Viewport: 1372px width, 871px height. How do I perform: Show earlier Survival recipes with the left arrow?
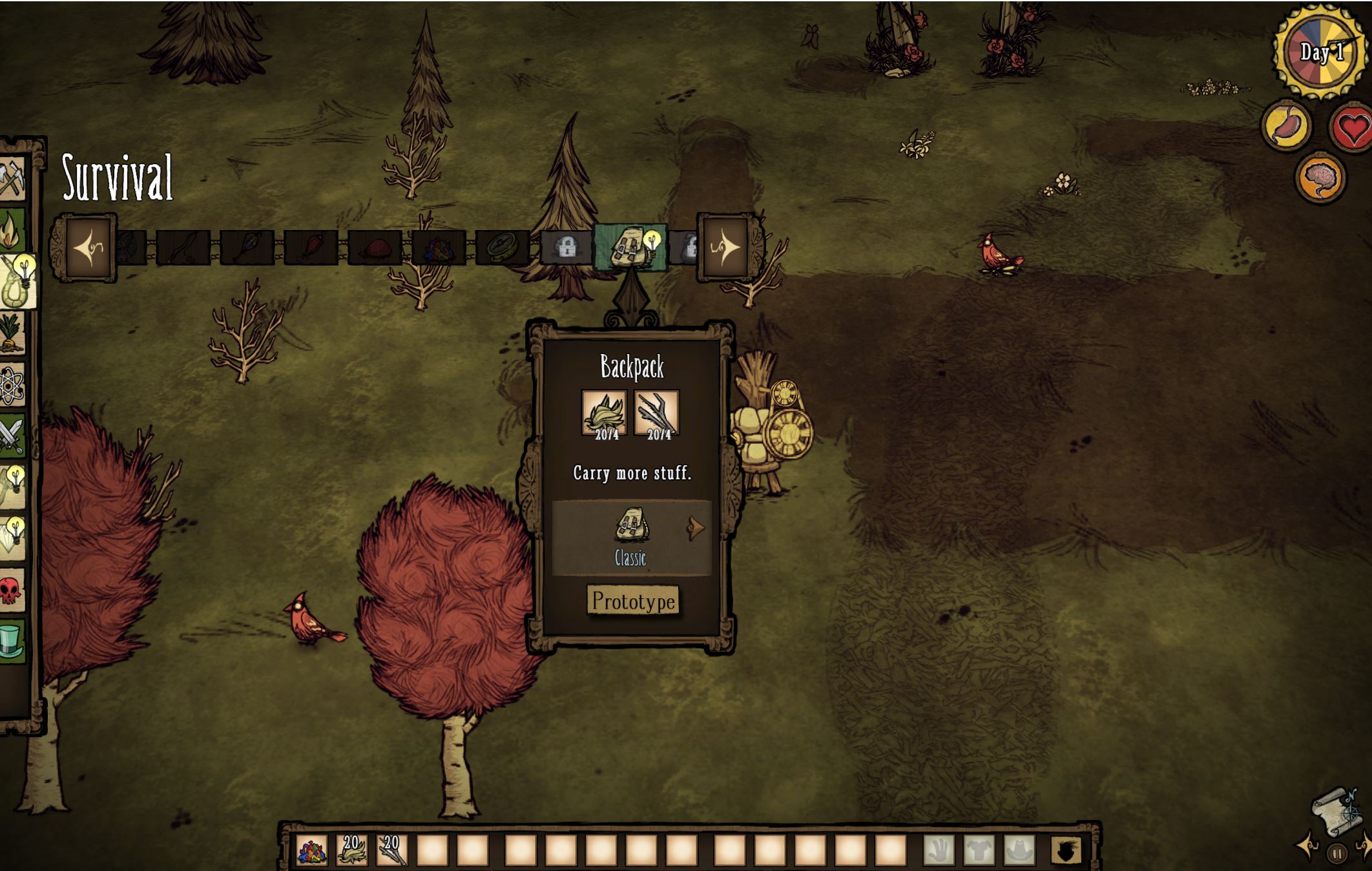(x=88, y=247)
